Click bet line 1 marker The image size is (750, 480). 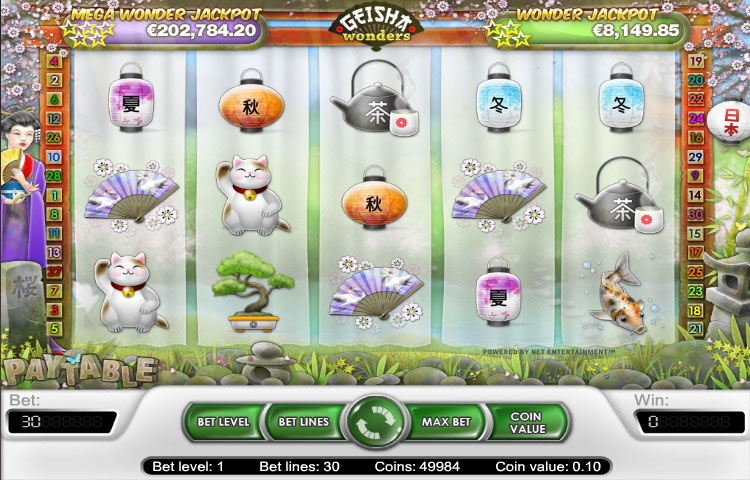coord(54,195)
